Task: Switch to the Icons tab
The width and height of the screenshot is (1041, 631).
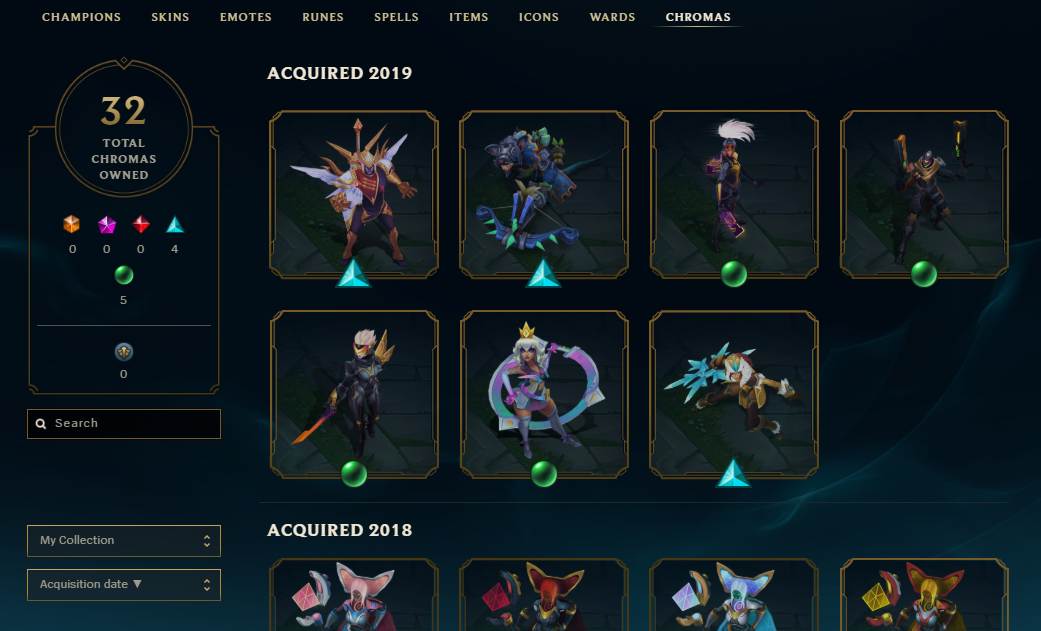Action: [539, 17]
